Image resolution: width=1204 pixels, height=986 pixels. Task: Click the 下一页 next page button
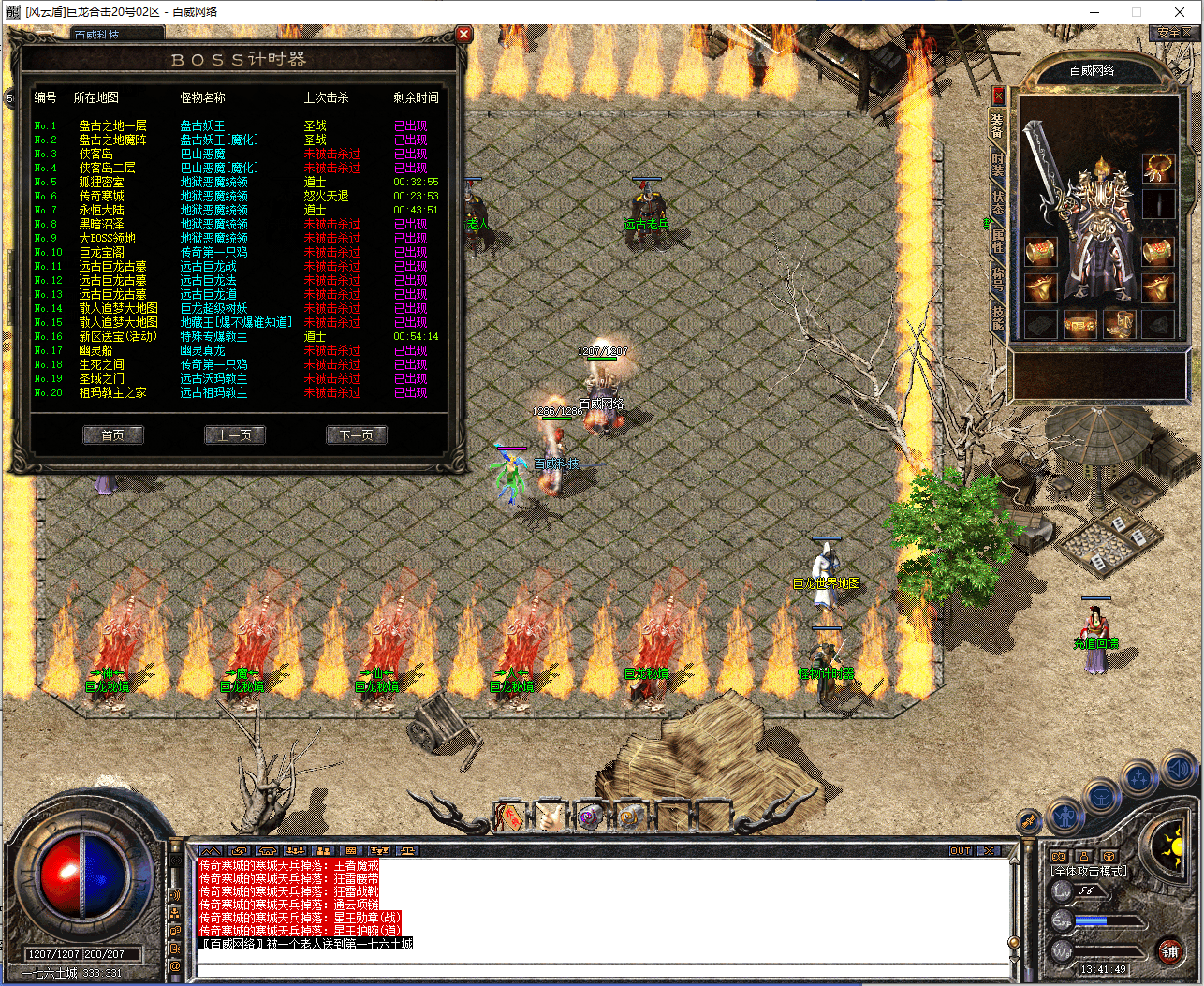[x=357, y=434]
